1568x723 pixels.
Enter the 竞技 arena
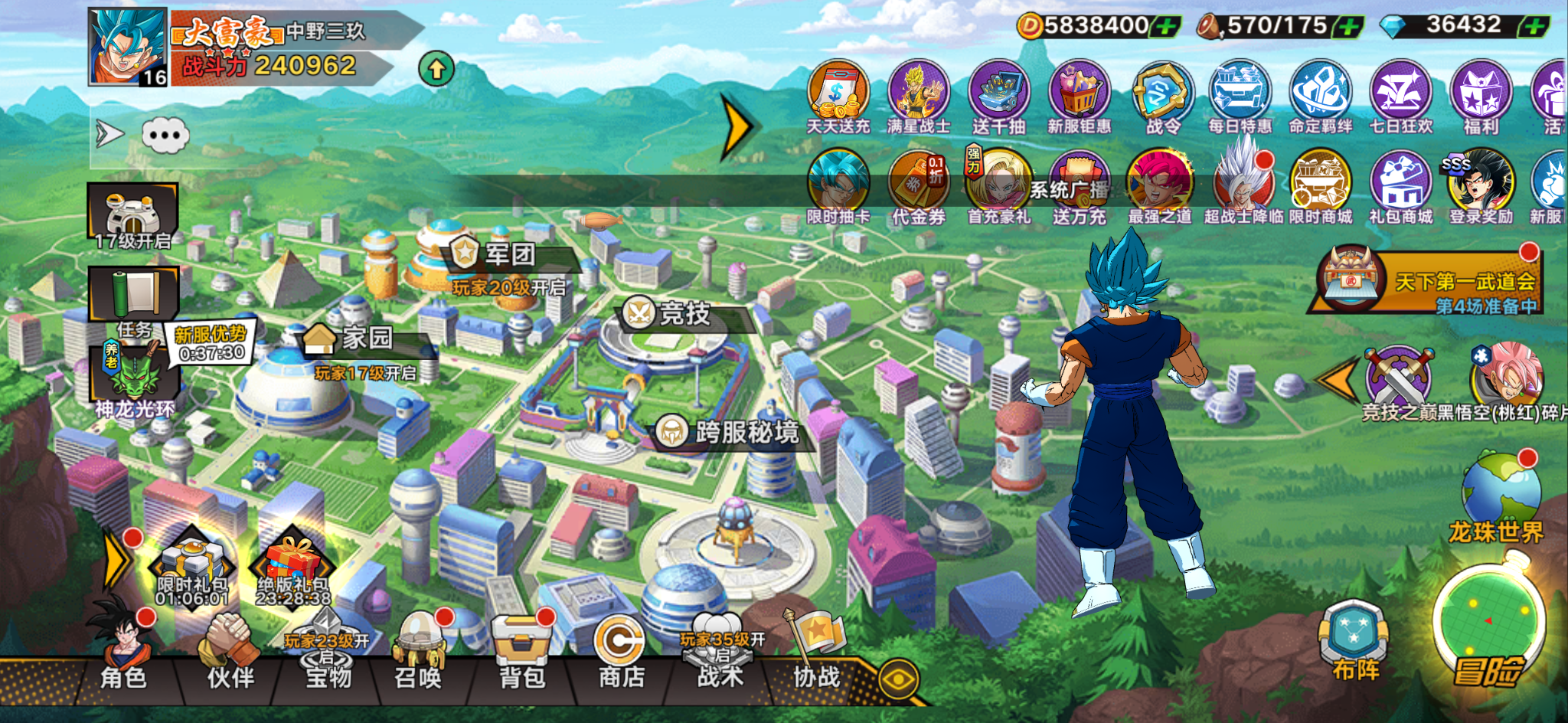pos(674,313)
